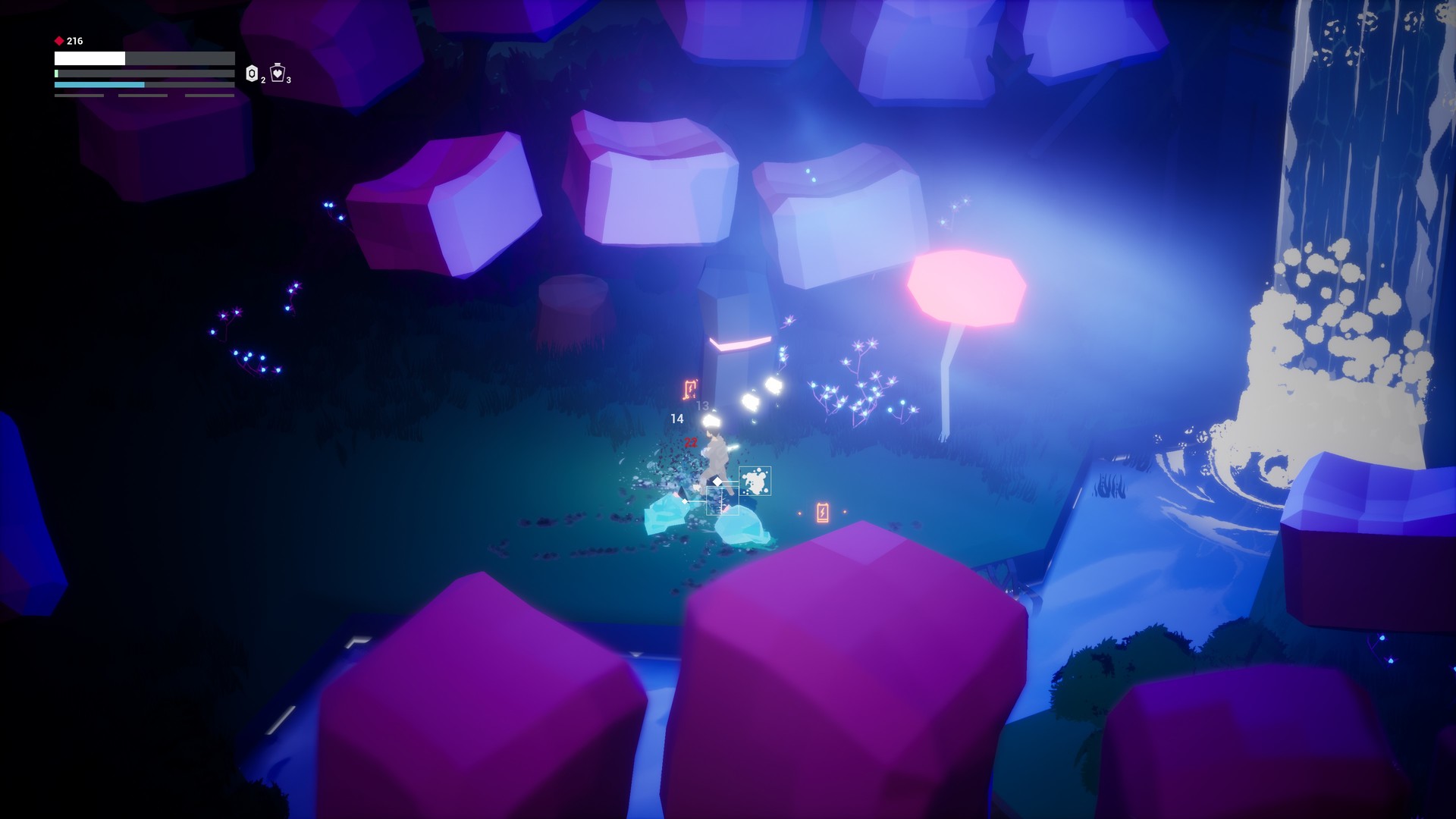Click the white damage number 14
Viewport: 1456px width, 819px height.
tap(677, 419)
